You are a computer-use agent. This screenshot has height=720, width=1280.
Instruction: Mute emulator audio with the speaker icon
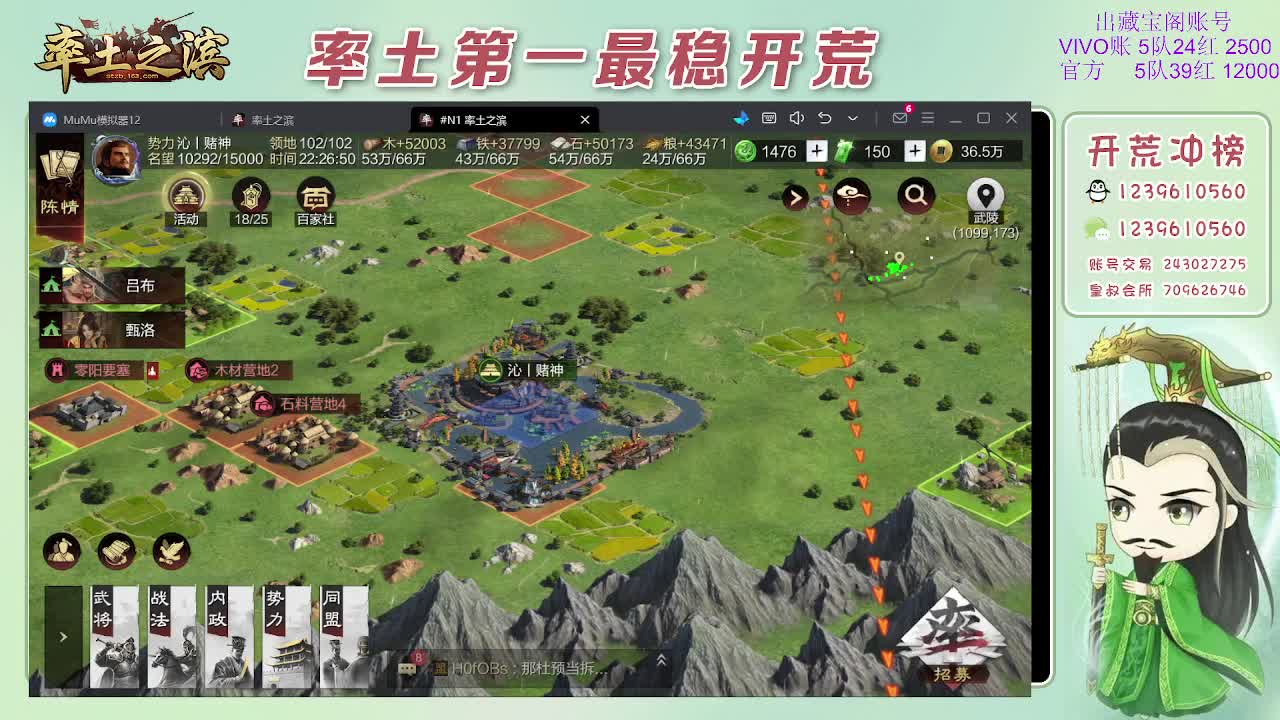pyautogui.click(x=796, y=117)
